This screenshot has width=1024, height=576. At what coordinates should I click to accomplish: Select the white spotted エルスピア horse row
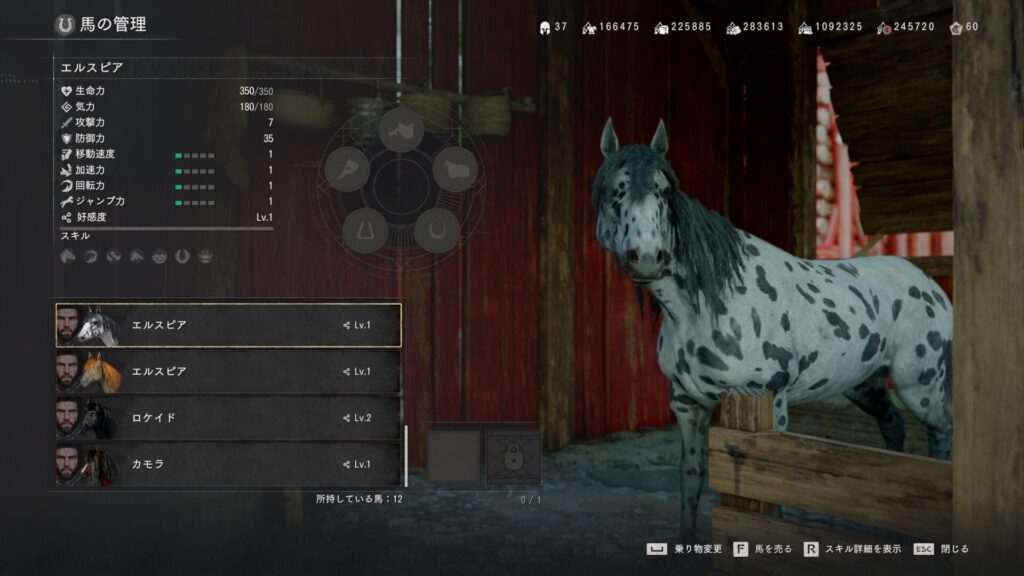tap(228, 325)
